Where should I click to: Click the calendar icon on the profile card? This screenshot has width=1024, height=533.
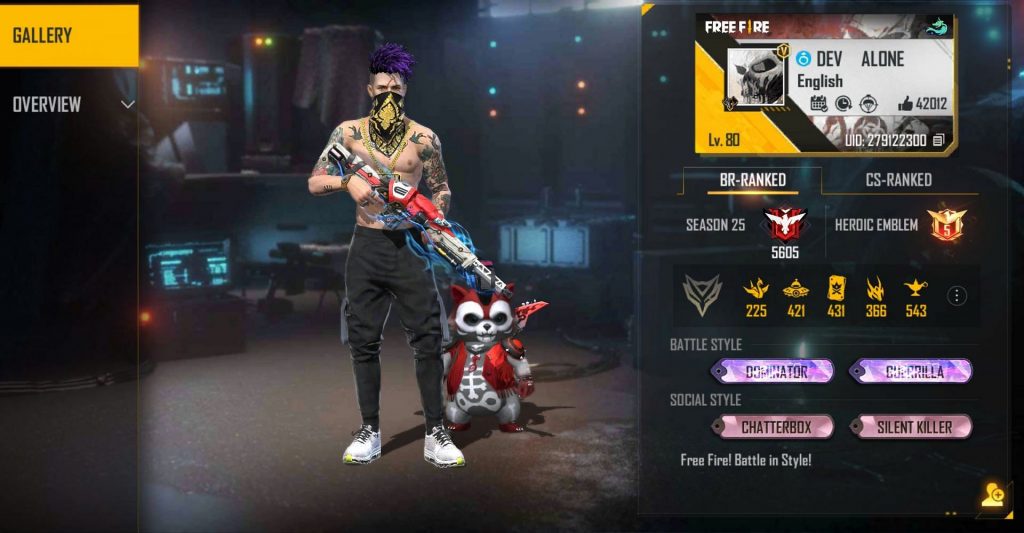click(818, 103)
